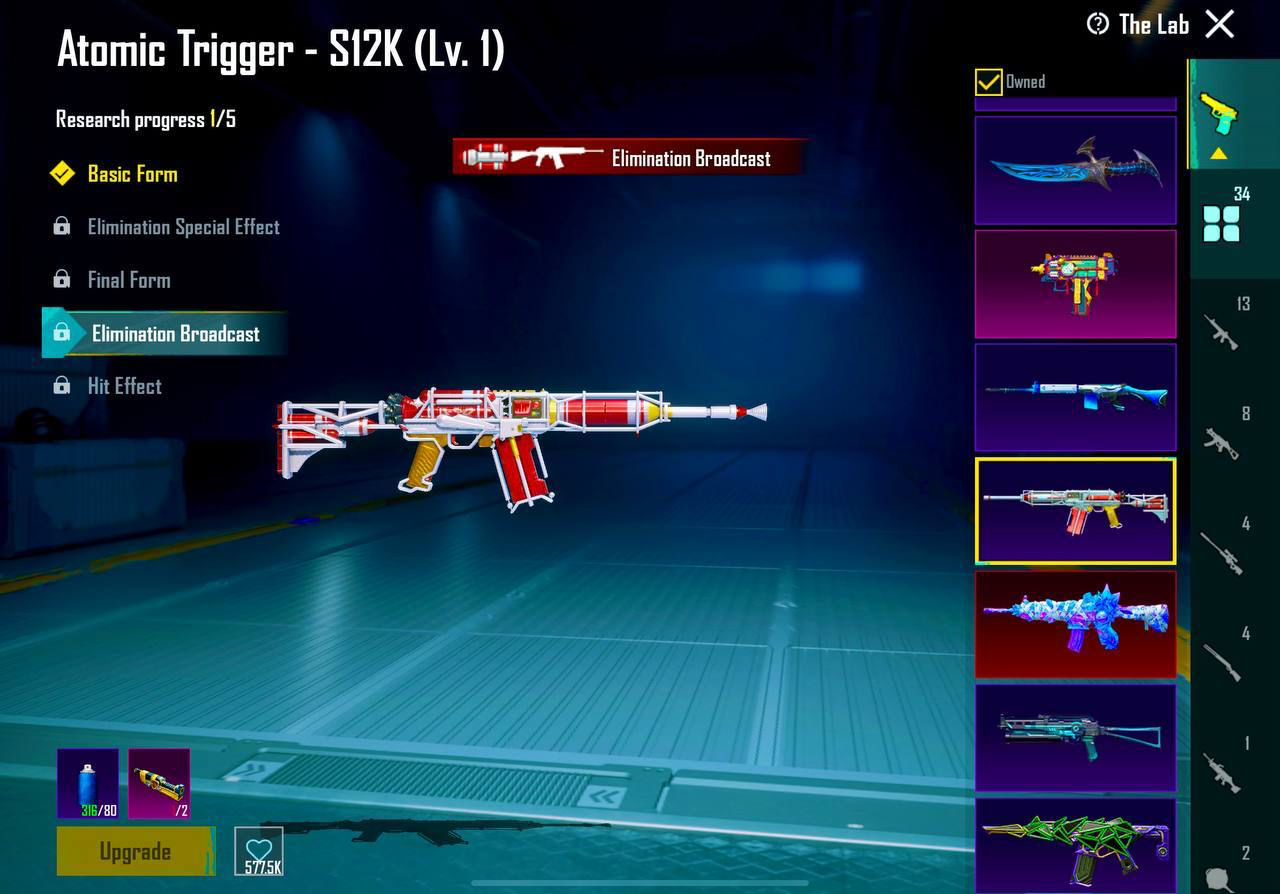1280x894 pixels.
Task: Close The Lab screen with the X
Action: point(1220,24)
